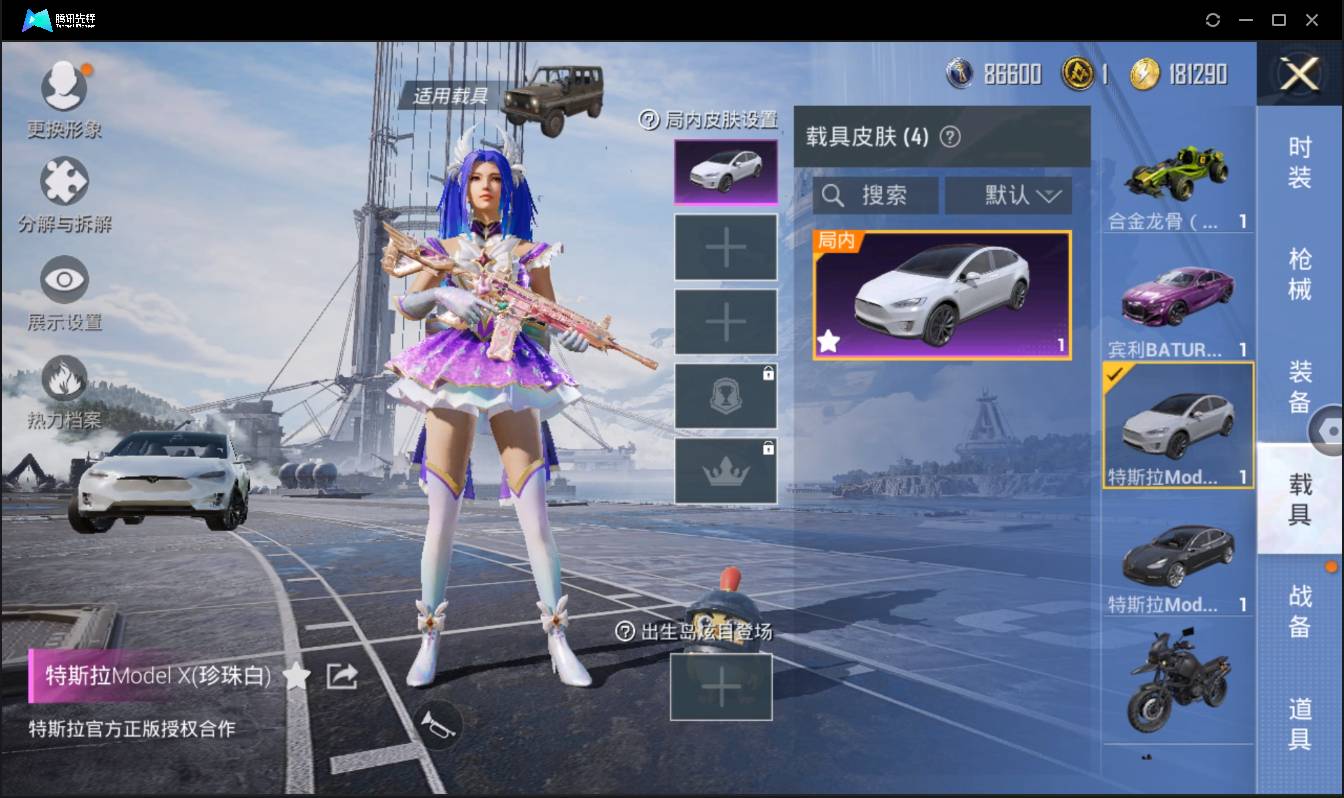Switch to the 枪械 firearms tab
This screenshot has width=1344, height=798.
(1299, 273)
